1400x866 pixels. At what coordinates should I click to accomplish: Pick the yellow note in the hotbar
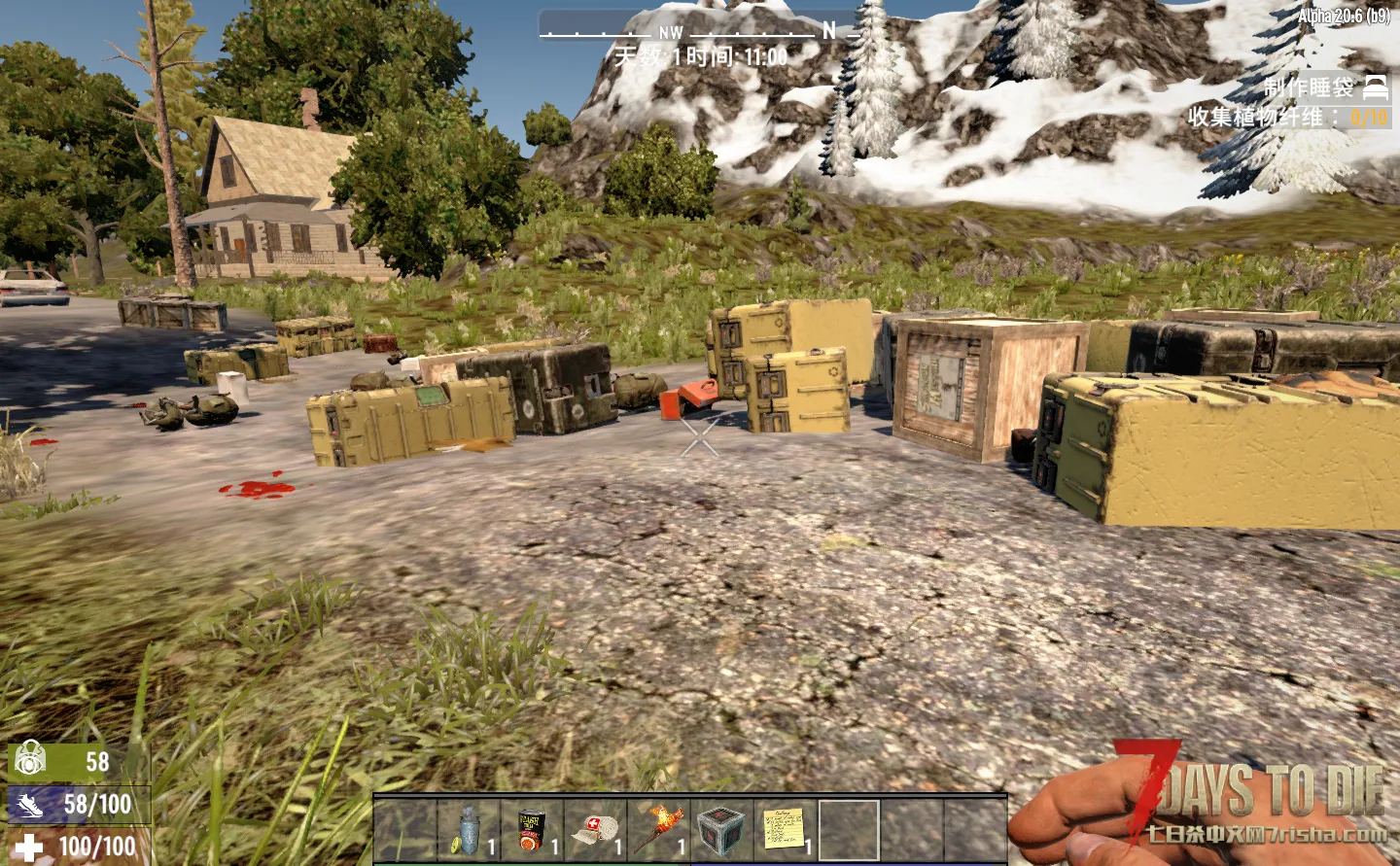coord(785,830)
